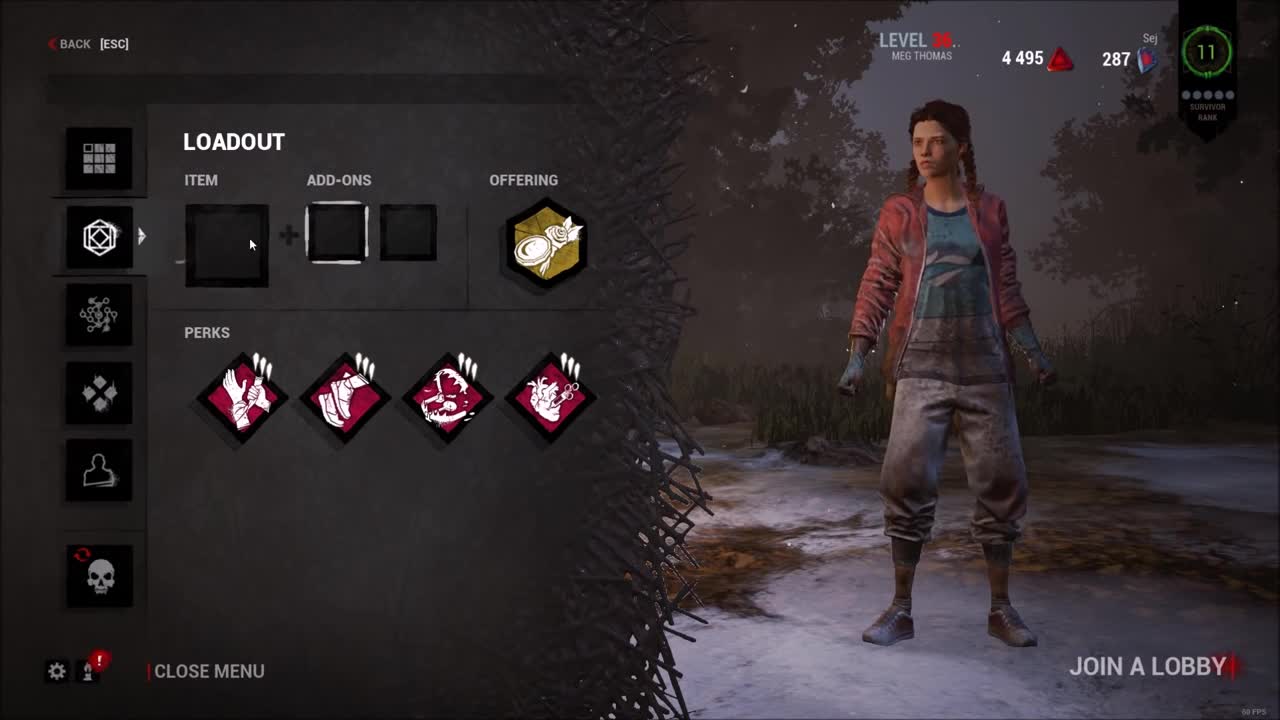Open the character selection grid icon
The image size is (1280, 720).
pyautogui.click(x=98, y=158)
